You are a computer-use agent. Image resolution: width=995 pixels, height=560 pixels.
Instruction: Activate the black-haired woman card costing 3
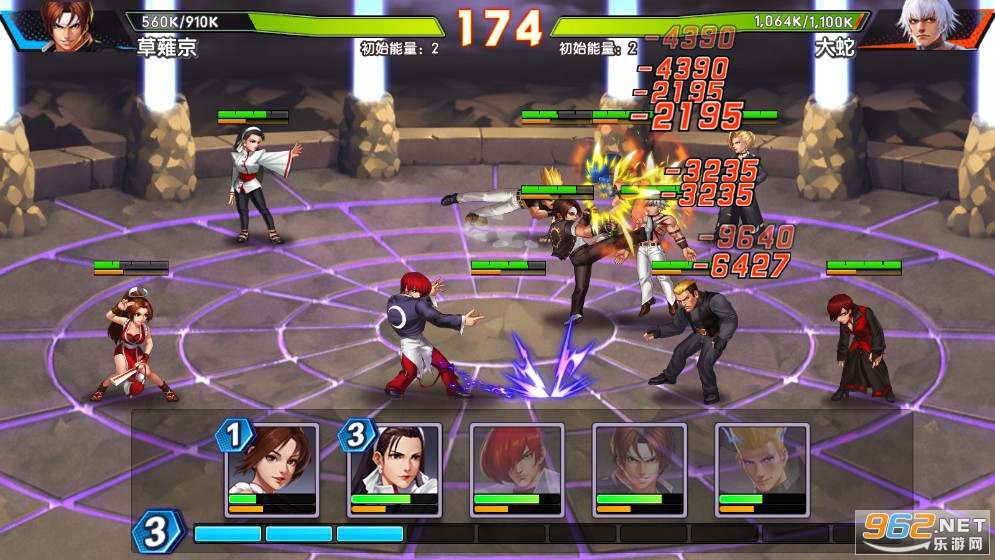click(395, 468)
